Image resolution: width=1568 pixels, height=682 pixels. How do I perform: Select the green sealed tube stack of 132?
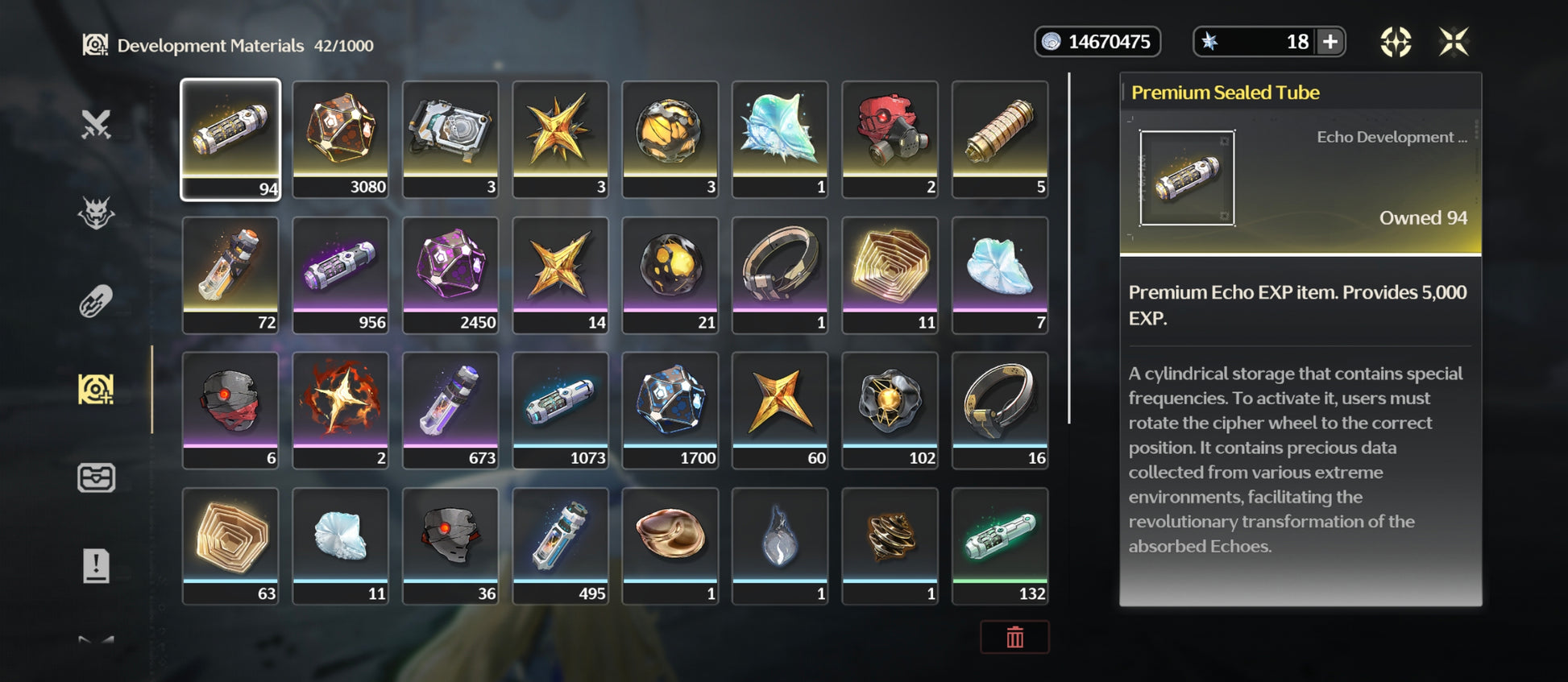(1000, 545)
